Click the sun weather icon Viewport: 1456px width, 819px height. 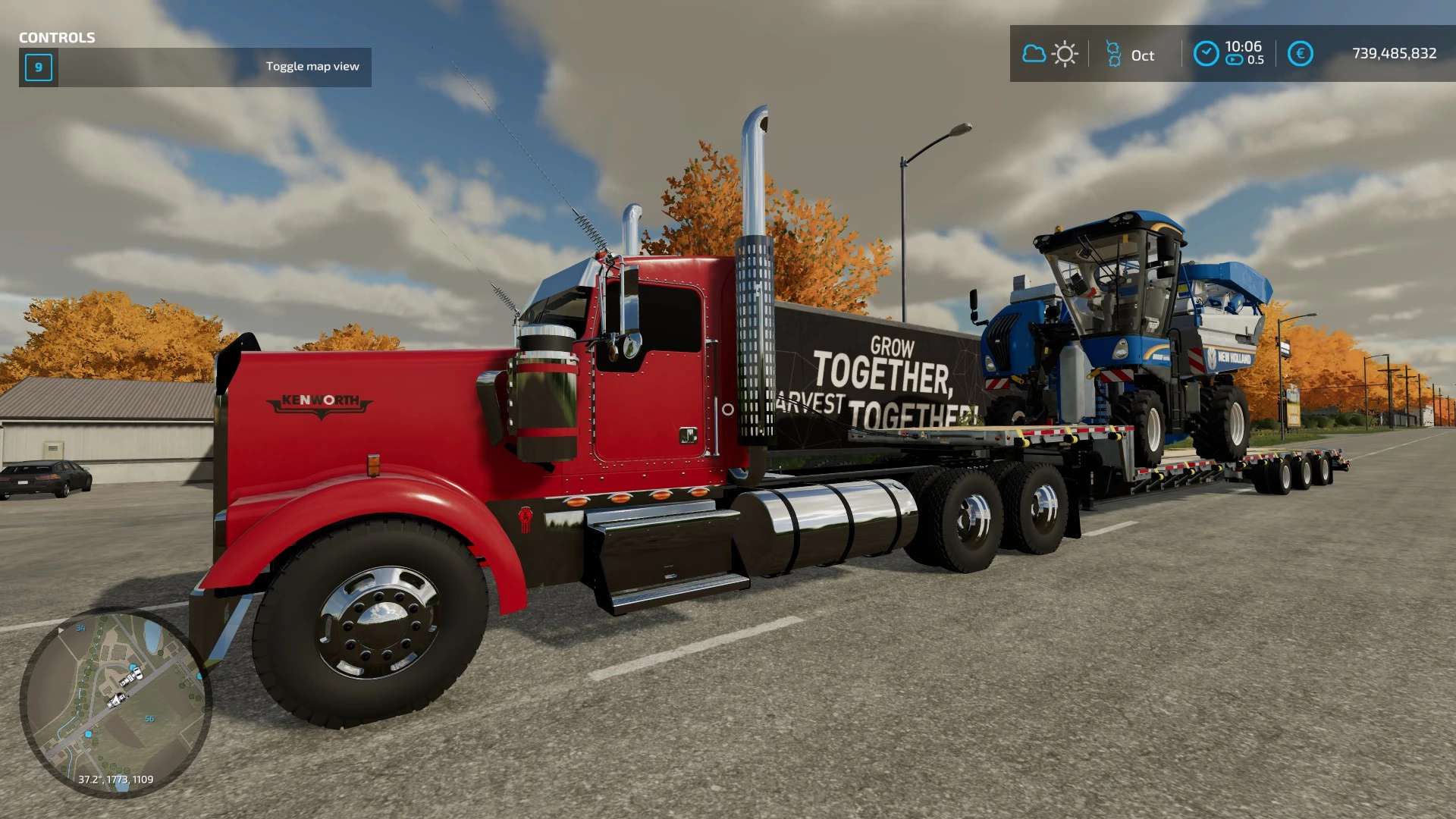1065,54
